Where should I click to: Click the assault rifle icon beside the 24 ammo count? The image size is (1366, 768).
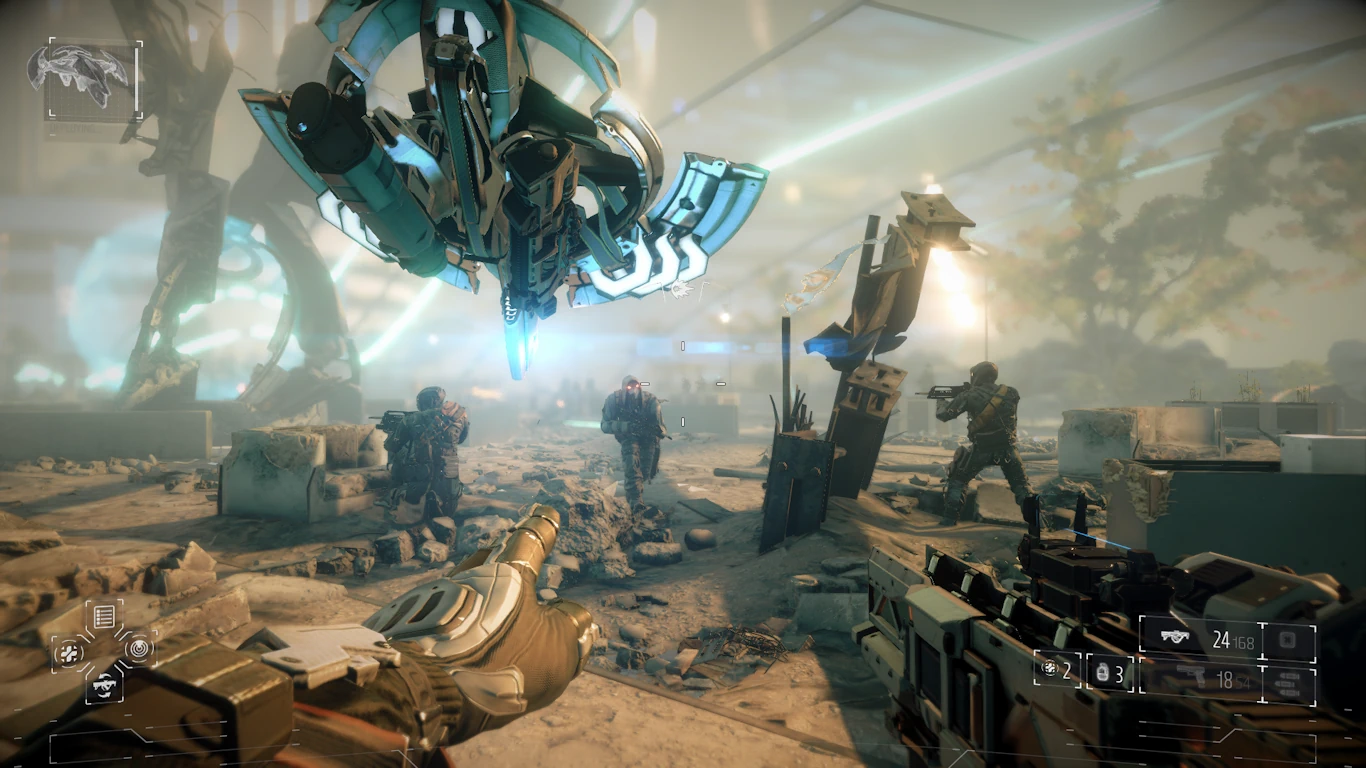(1176, 637)
